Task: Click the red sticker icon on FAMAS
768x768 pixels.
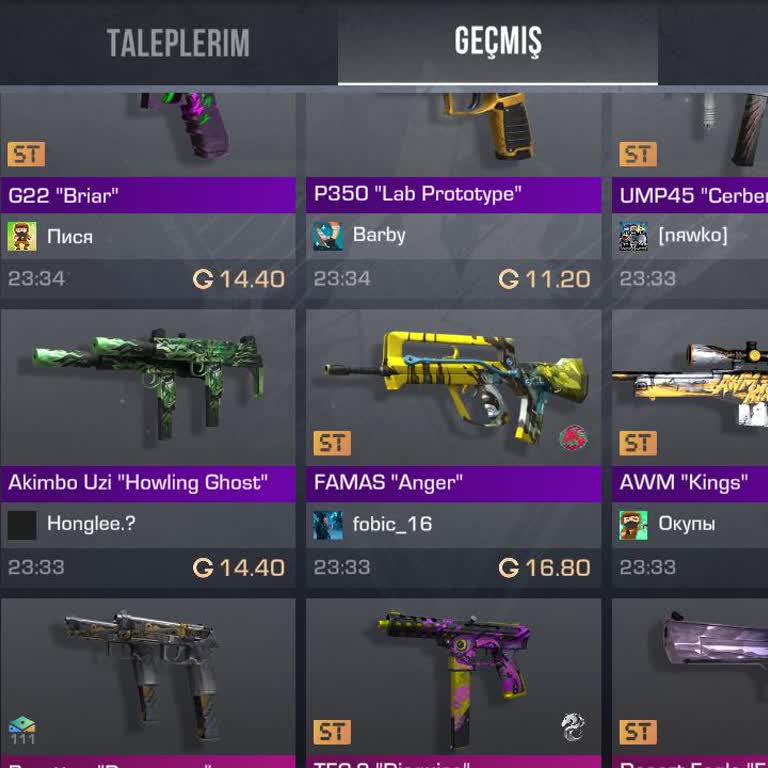Action: point(572,438)
